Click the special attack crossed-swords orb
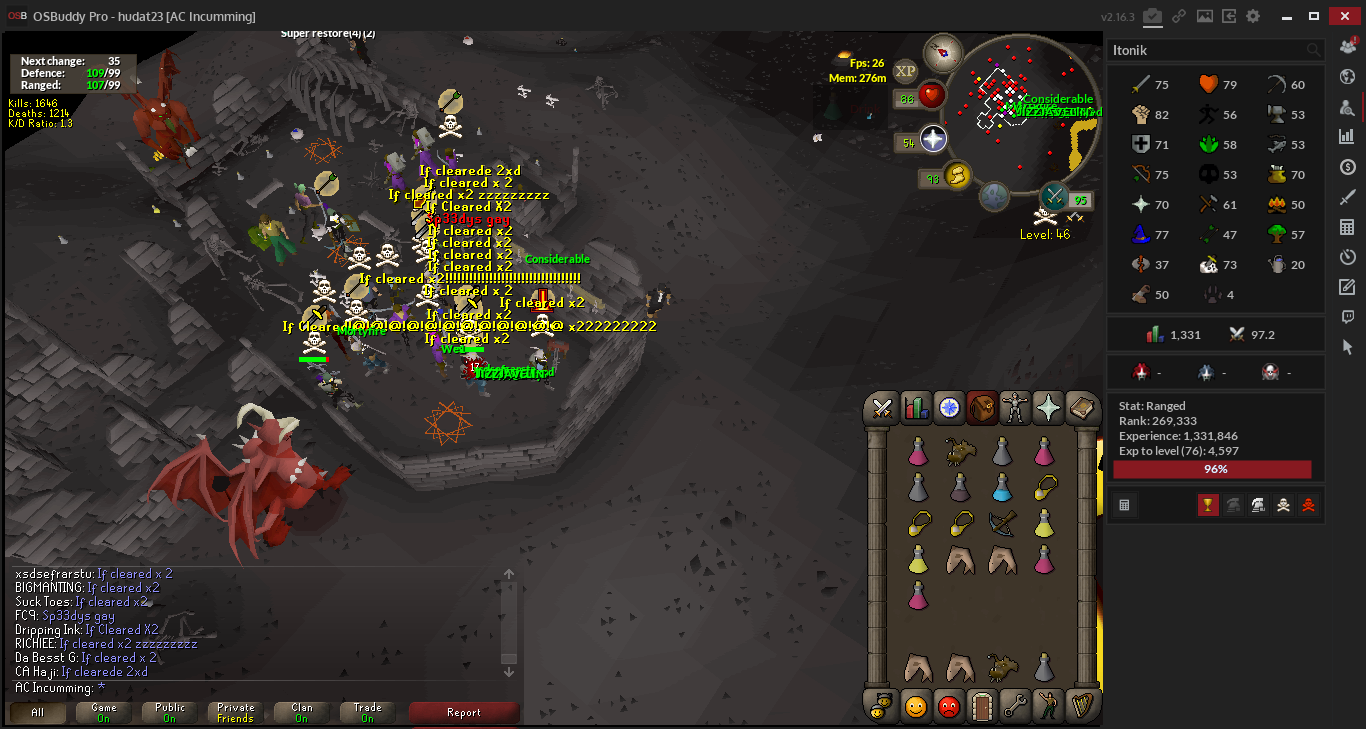The width and height of the screenshot is (1366, 729). tap(1053, 195)
